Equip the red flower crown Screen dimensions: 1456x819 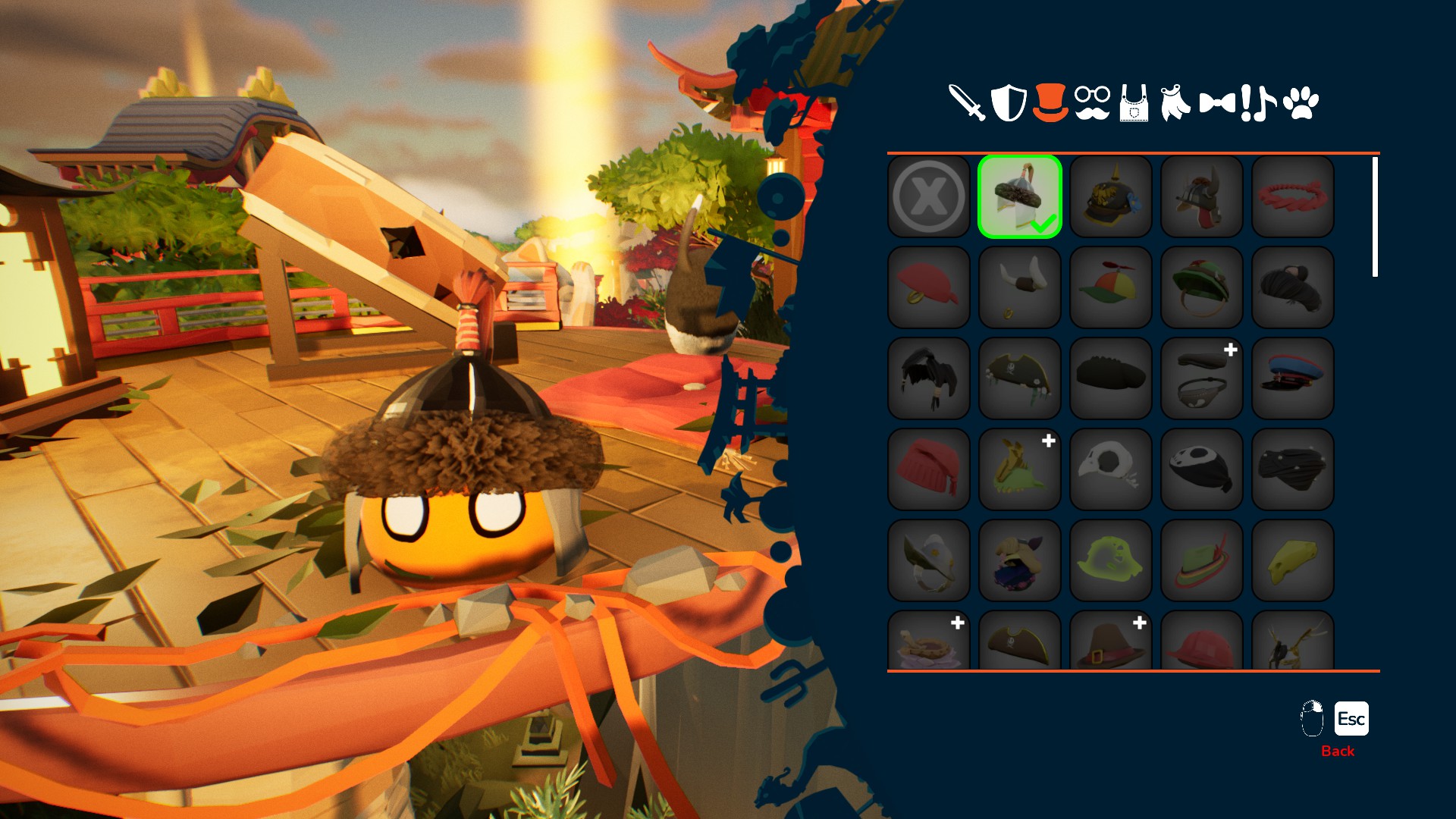point(1293,196)
